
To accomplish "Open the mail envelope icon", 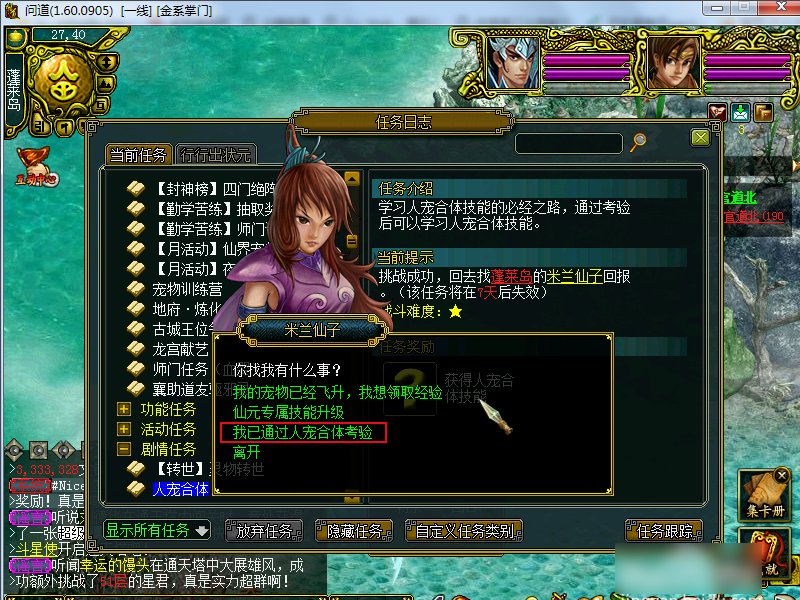I will (741, 112).
